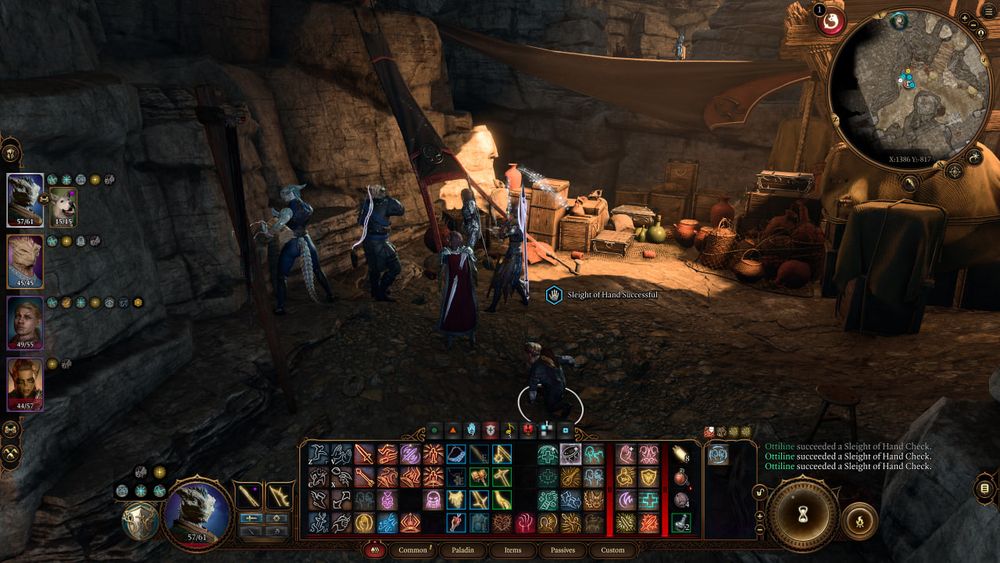Use the potion with count 2 in hotbar
This screenshot has height=563, width=1000.
[681, 522]
